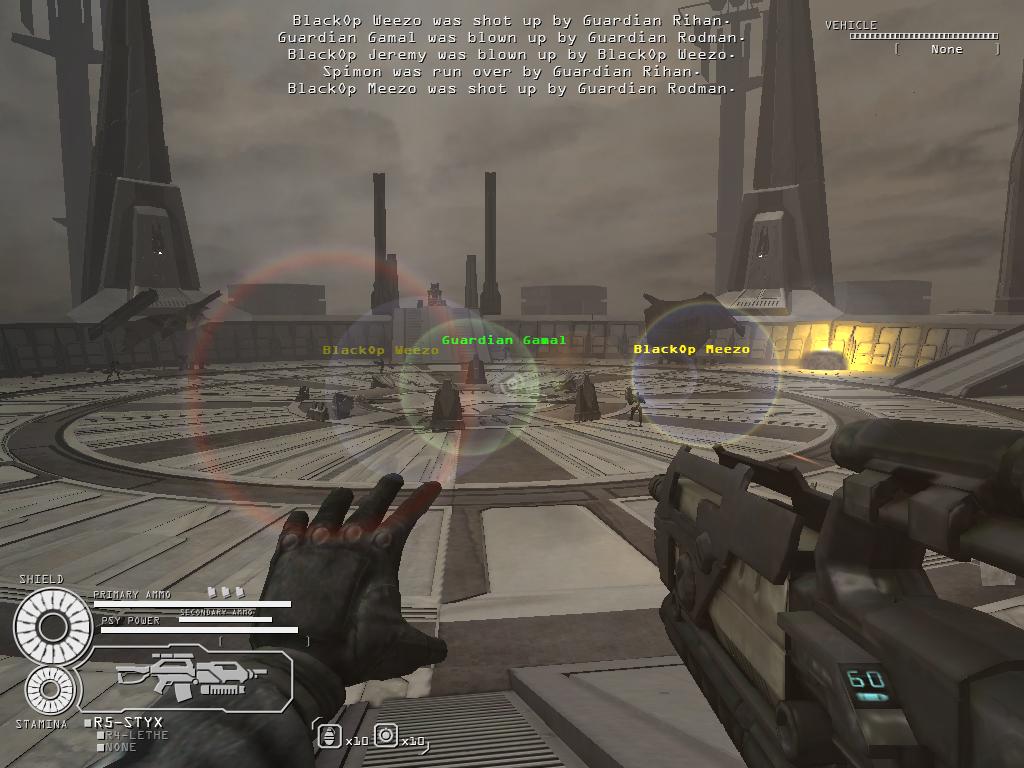The image size is (1024, 768).
Task: Choose the NONE weapon slot entry
Action: [x=121, y=747]
